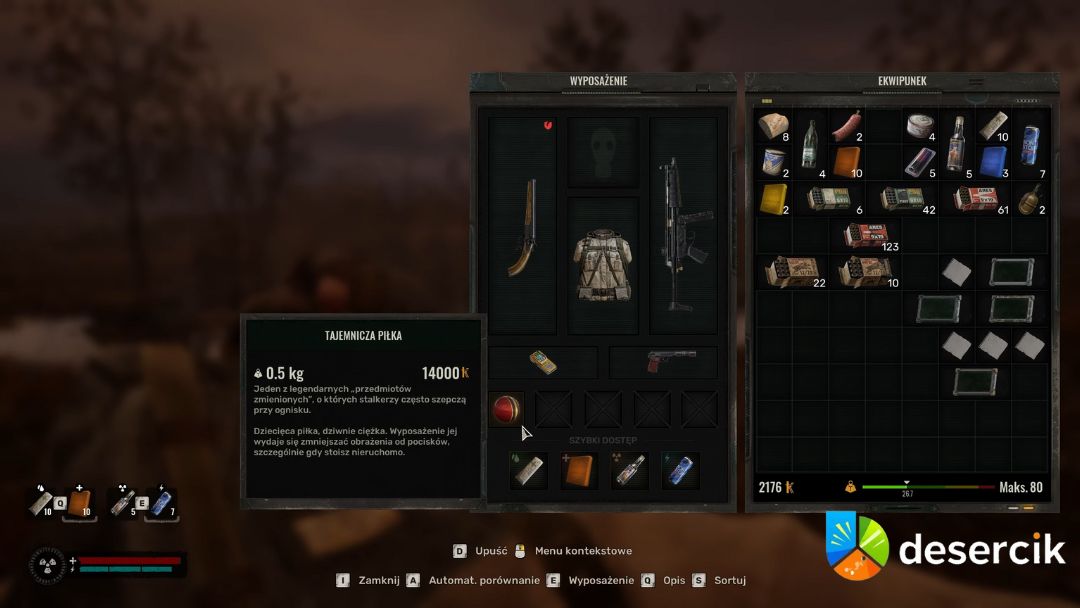Choose the bandage quick access slot
This screenshot has width=1080, height=608.
tap(529, 470)
